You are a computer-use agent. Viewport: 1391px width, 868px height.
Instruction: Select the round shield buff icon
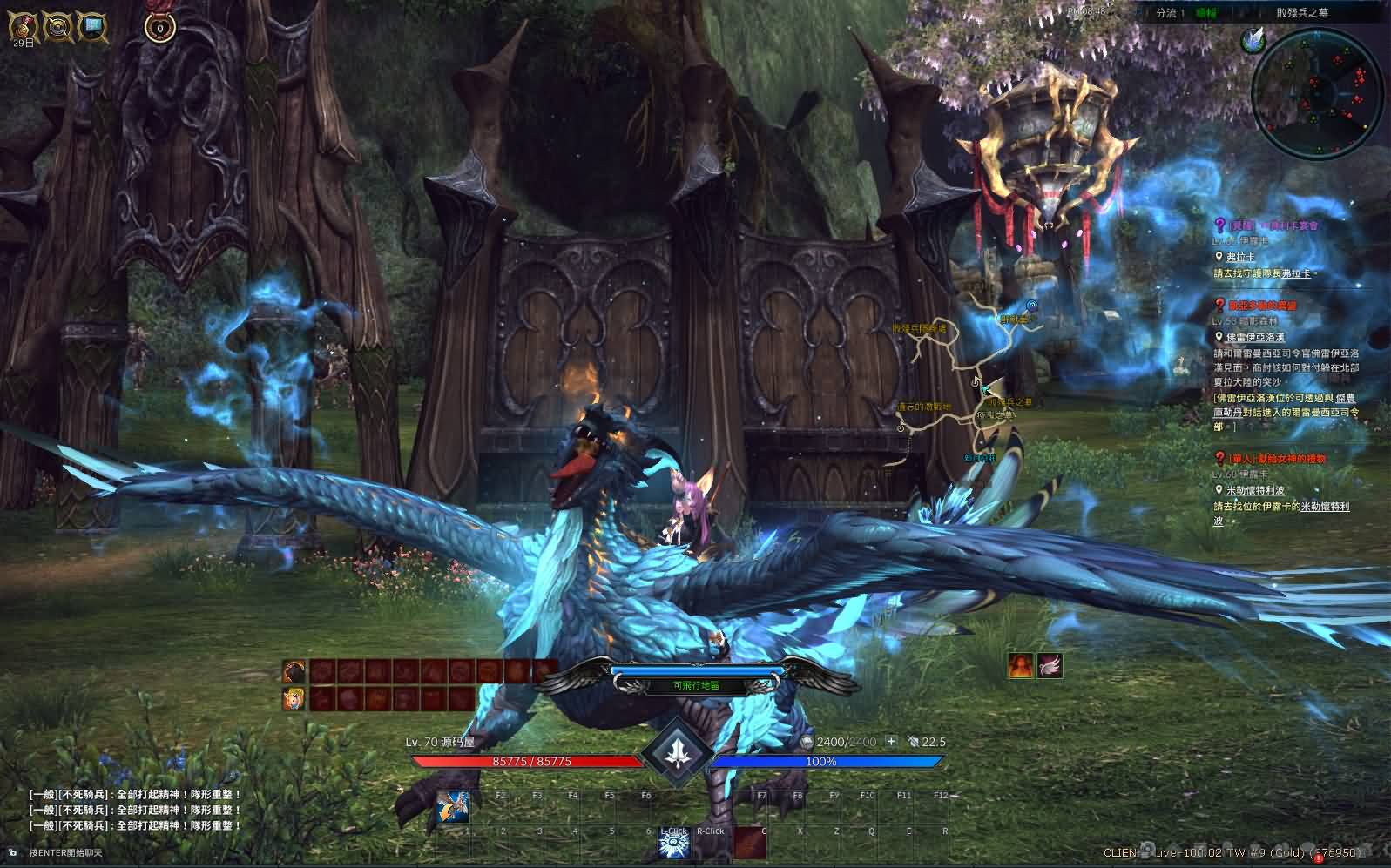57,27
